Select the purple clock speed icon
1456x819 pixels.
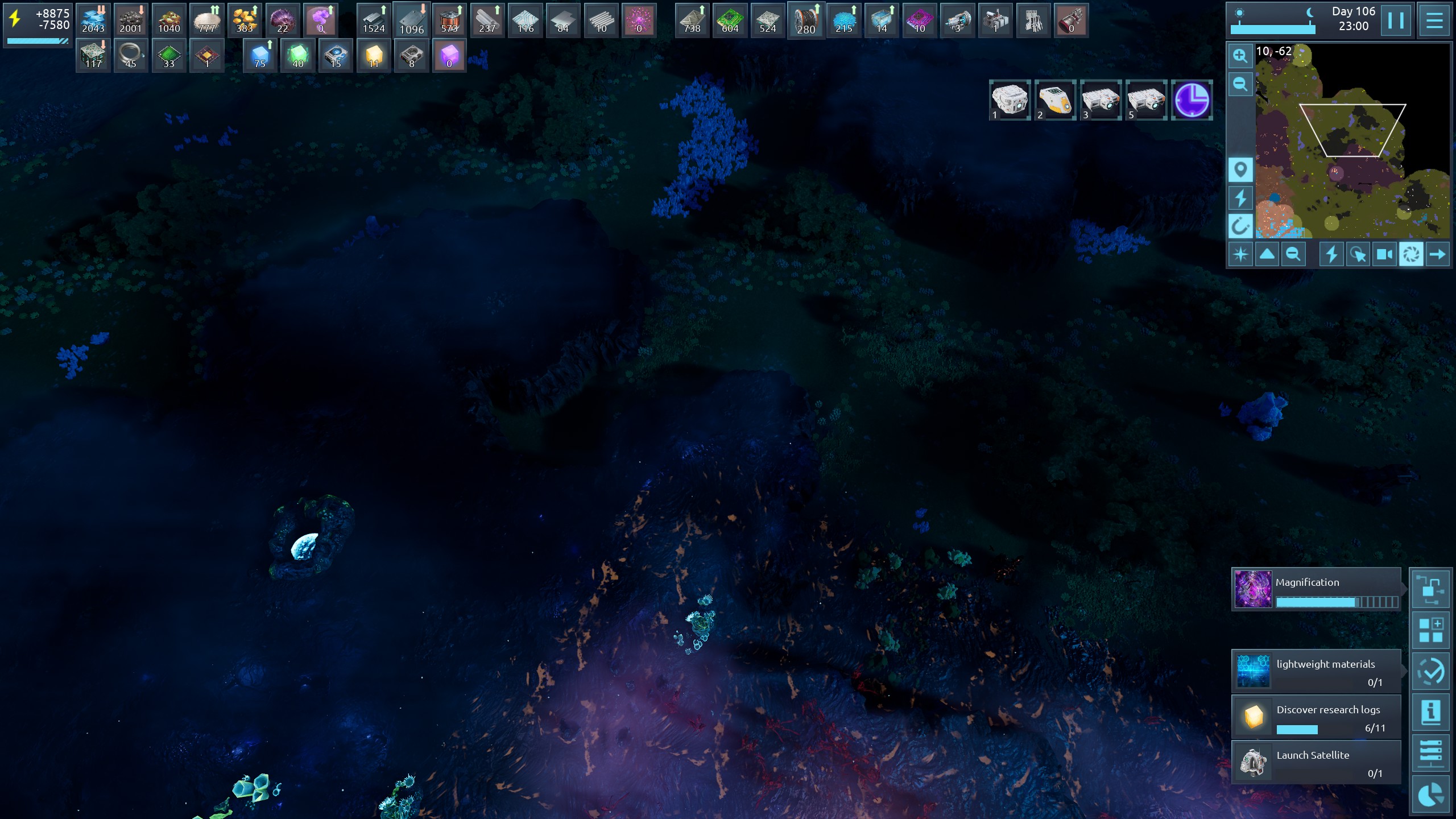(x=1192, y=100)
